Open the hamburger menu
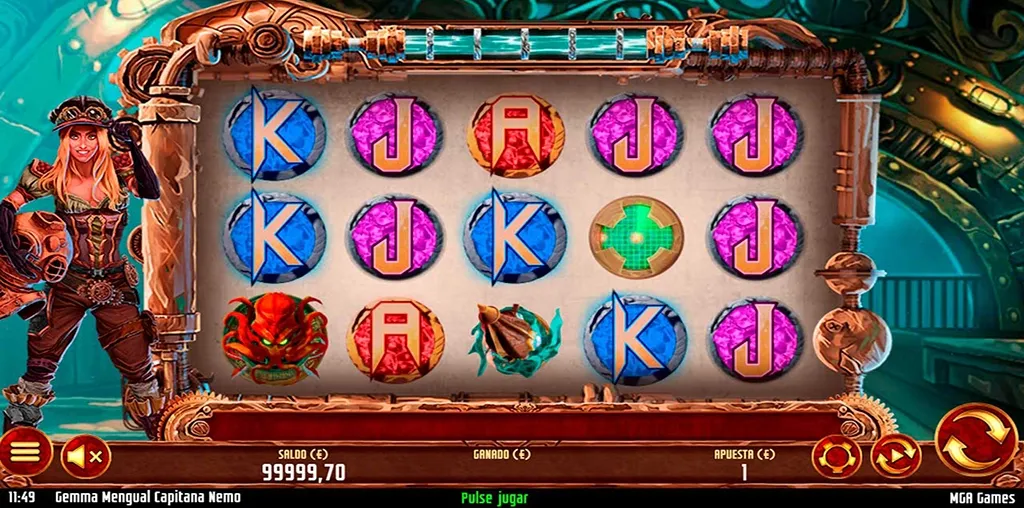1024x508 pixels. point(24,455)
